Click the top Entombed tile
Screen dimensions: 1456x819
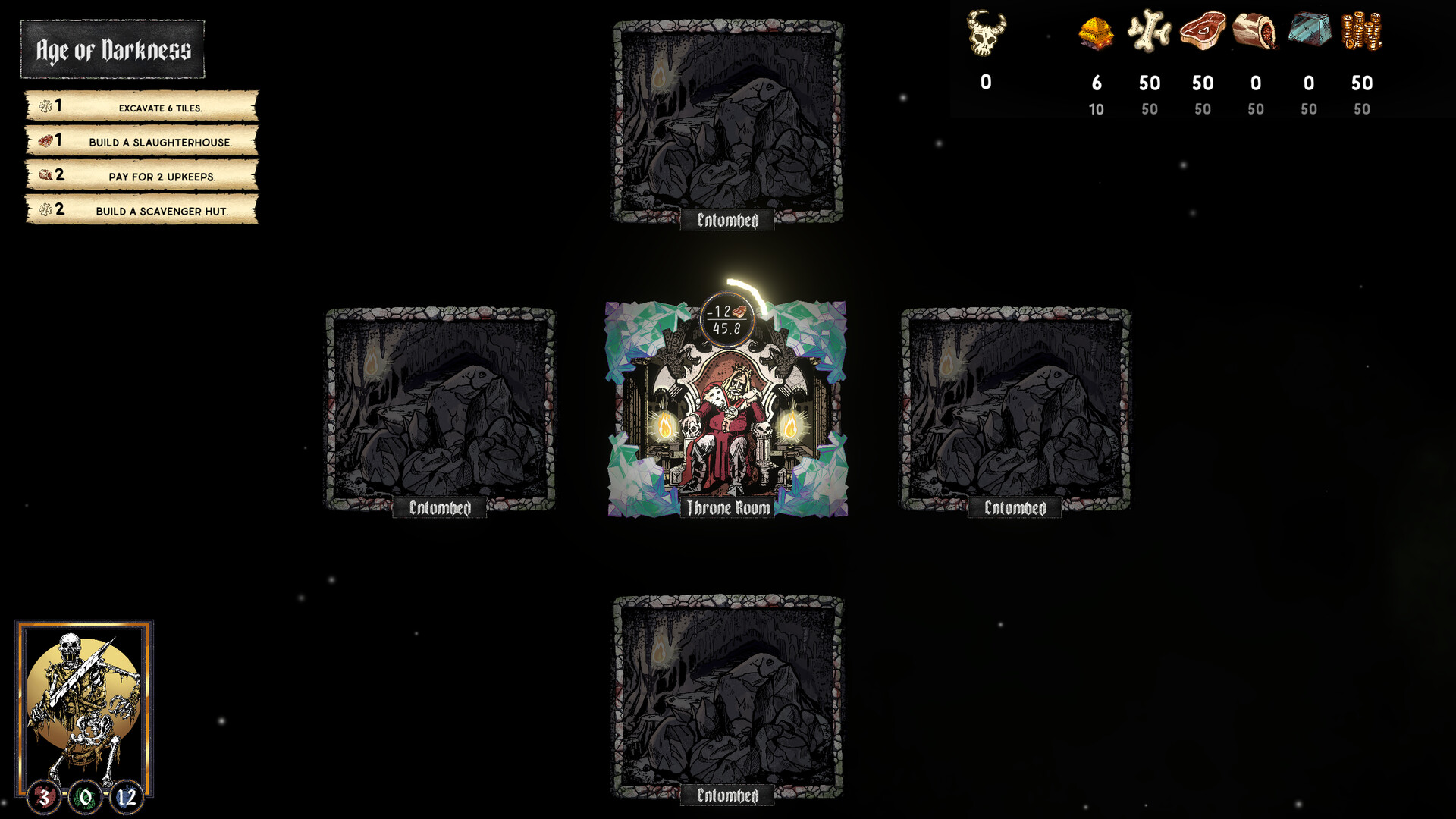pos(726,121)
